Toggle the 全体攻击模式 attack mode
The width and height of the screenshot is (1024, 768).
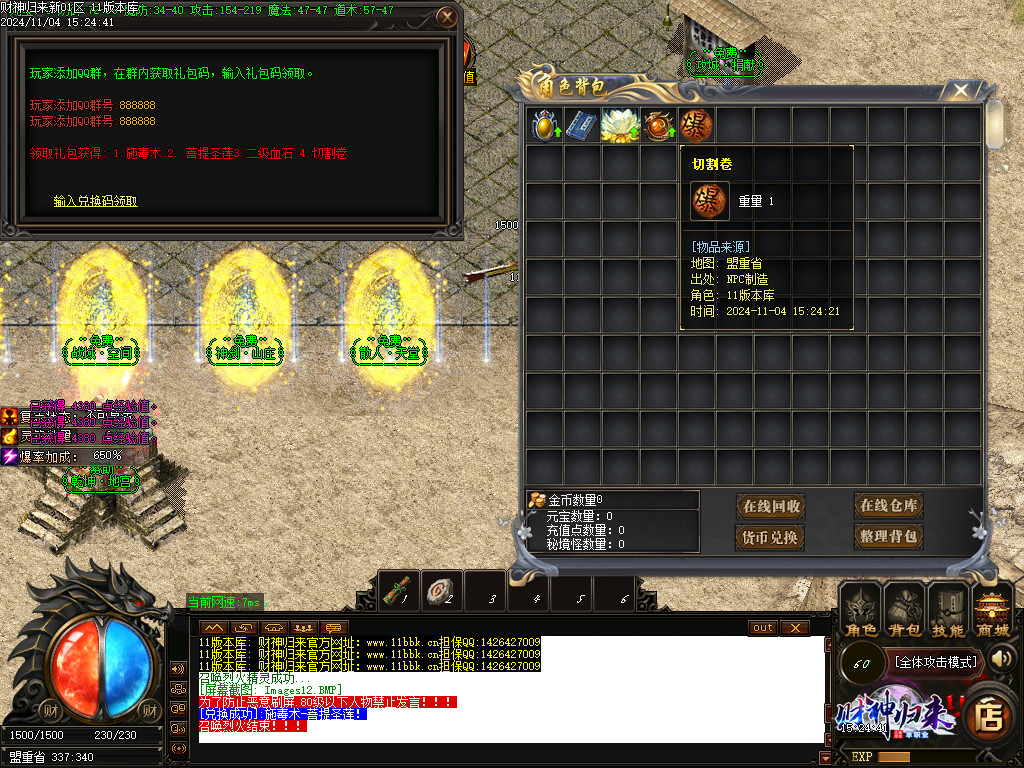point(935,662)
